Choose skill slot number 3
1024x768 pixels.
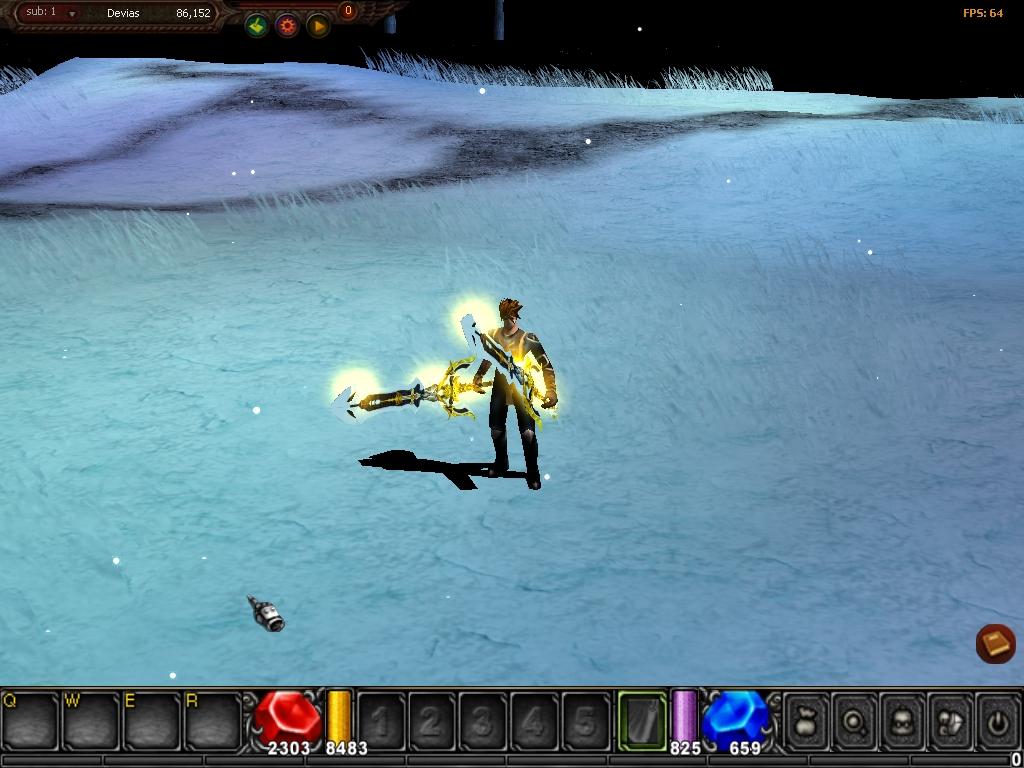coord(482,720)
